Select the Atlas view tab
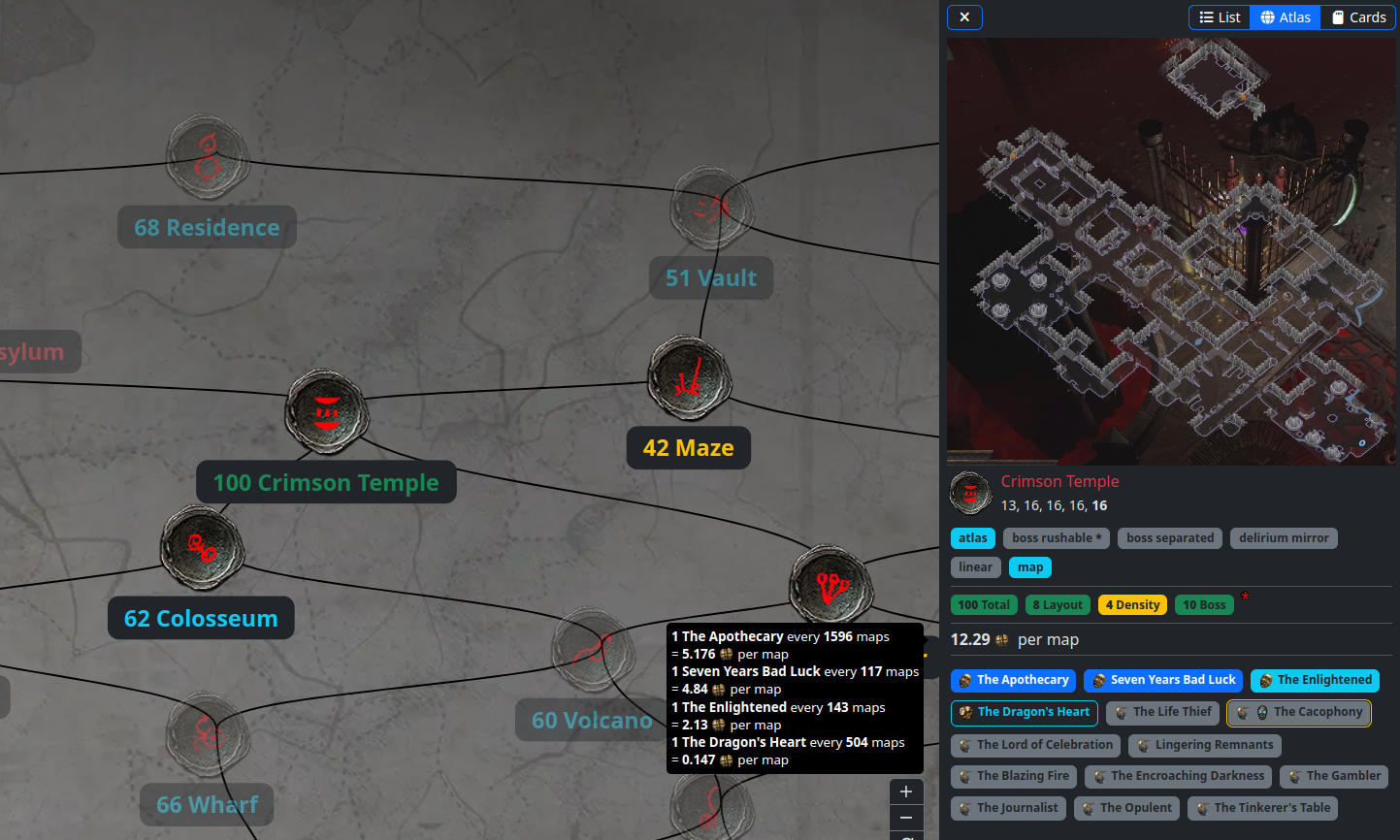Viewport: 1400px width, 840px height. tap(1285, 17)
